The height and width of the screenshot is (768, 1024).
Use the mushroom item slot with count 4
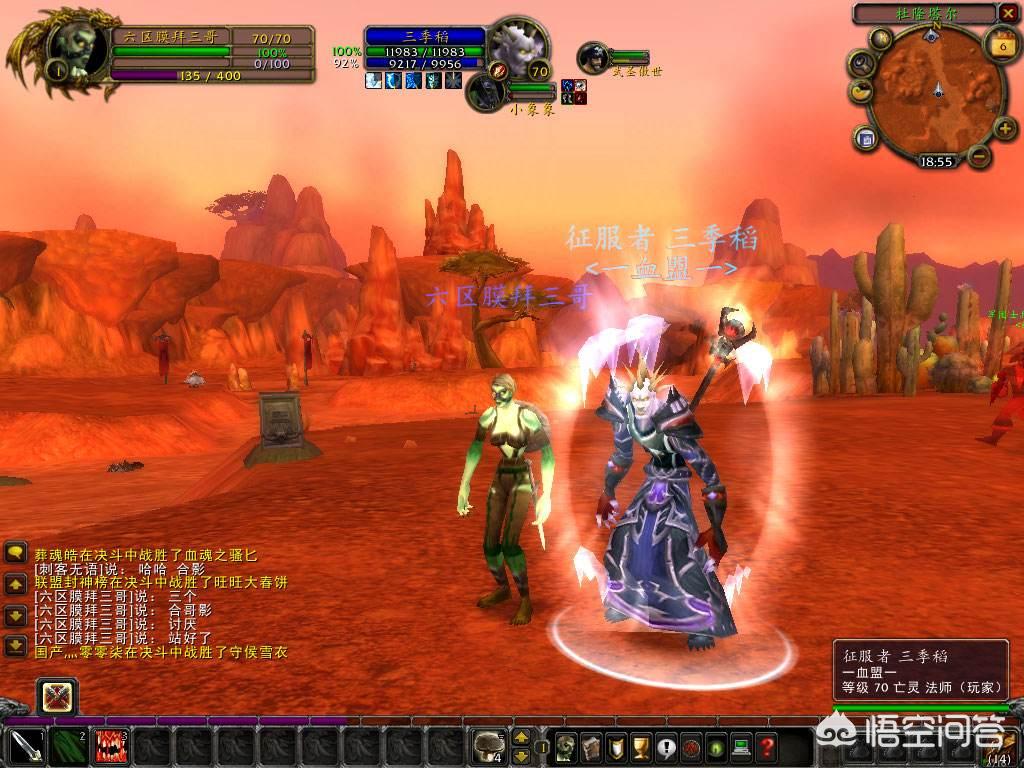click(490, 746)
